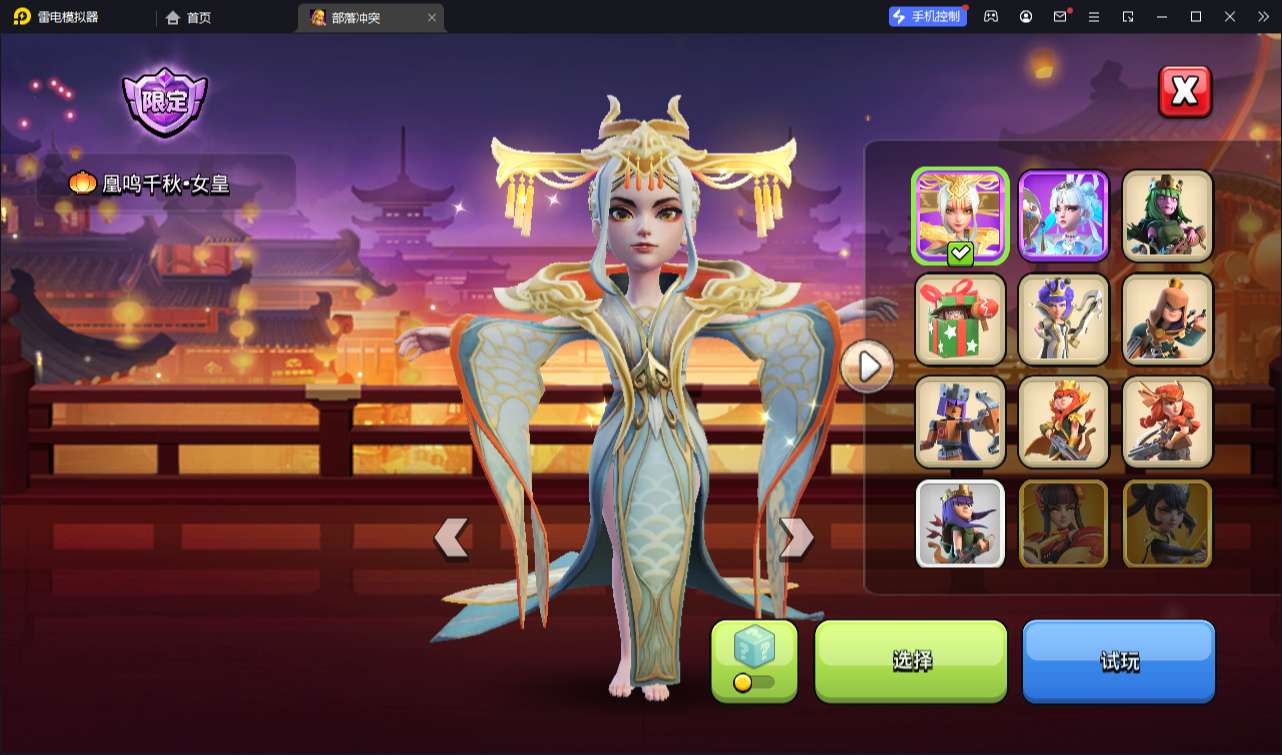Open the gamepad keymapping icon in the emulator toolbar

[x=991, y=17]
